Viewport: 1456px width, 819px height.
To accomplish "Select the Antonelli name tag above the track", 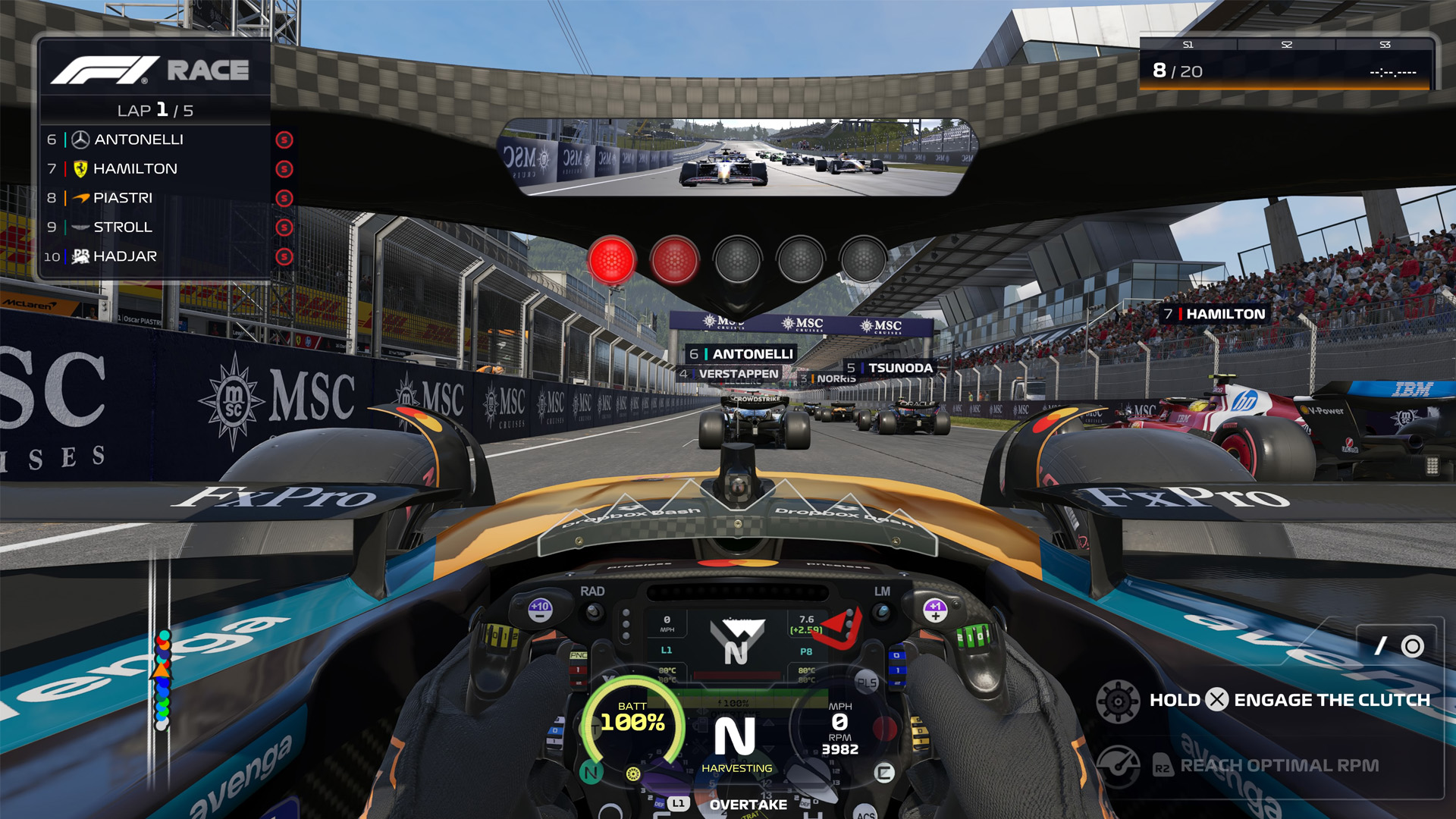I will [741, 353].
